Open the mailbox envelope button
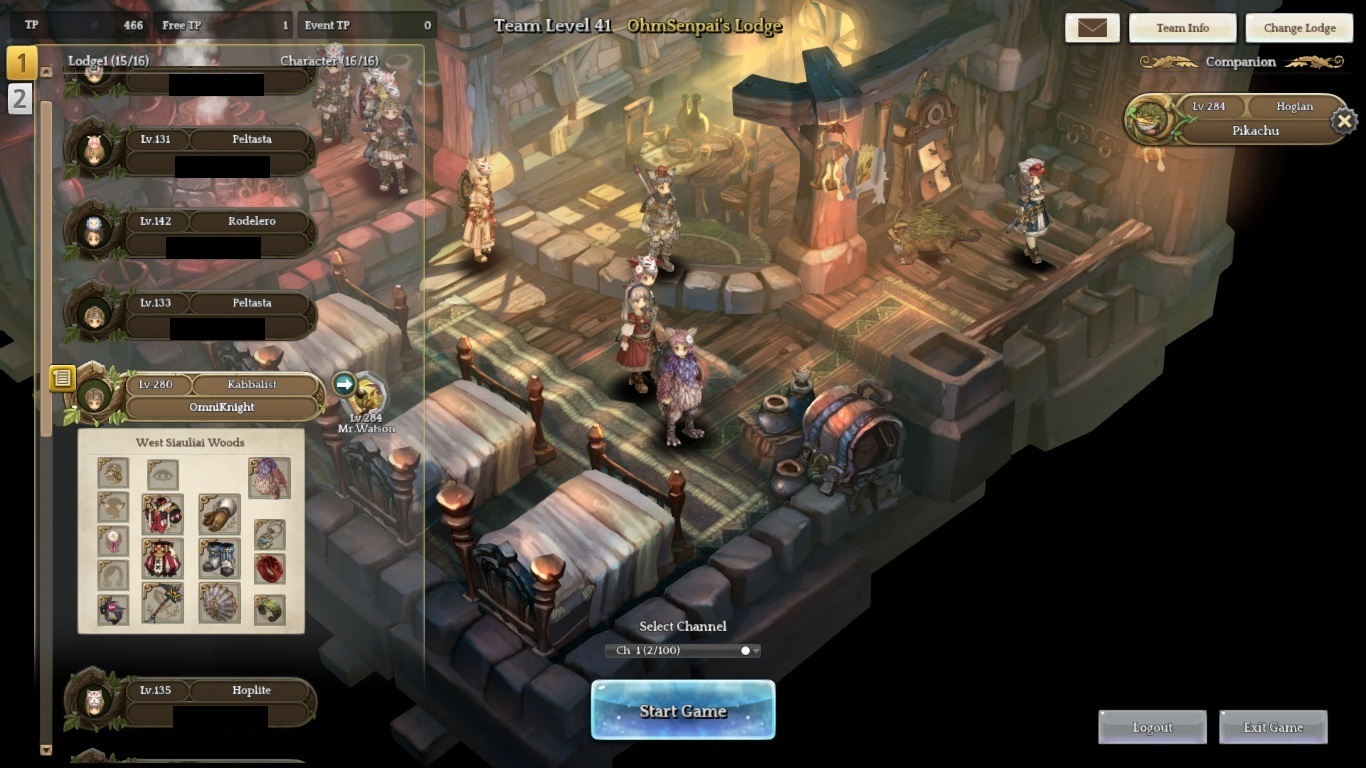This screenshot has height=768, width=1366. point(1092,28)
